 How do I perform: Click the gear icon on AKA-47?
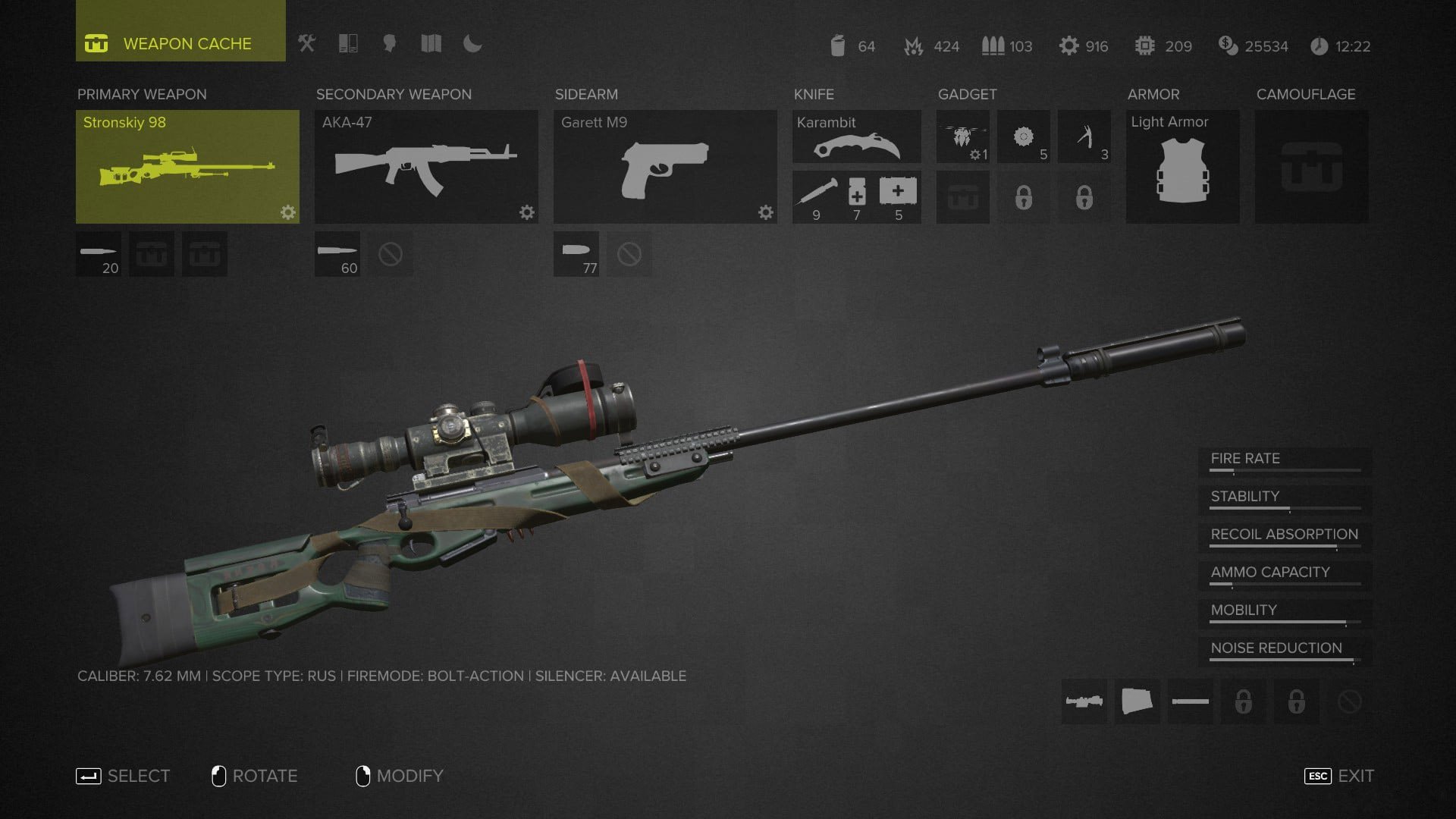pos(527,212)
